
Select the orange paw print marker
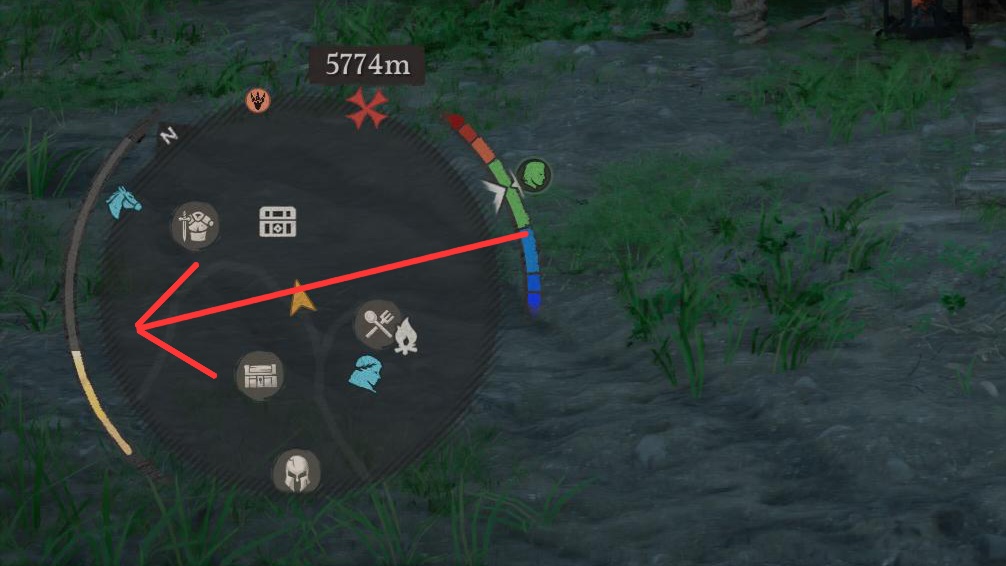tap(258, 100)
